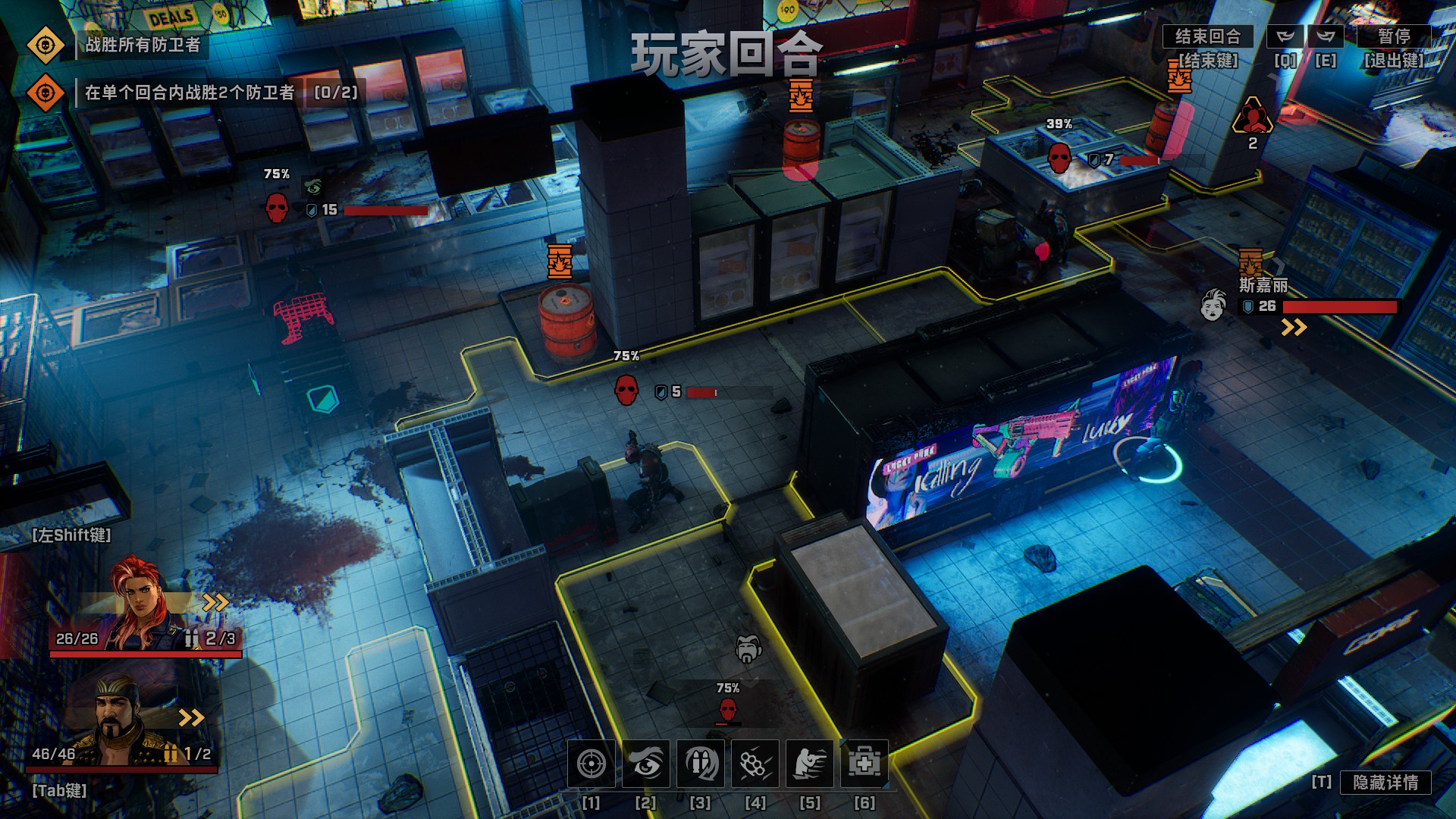Toggle the 隐藏详情 hide details button

[1385, 783]
